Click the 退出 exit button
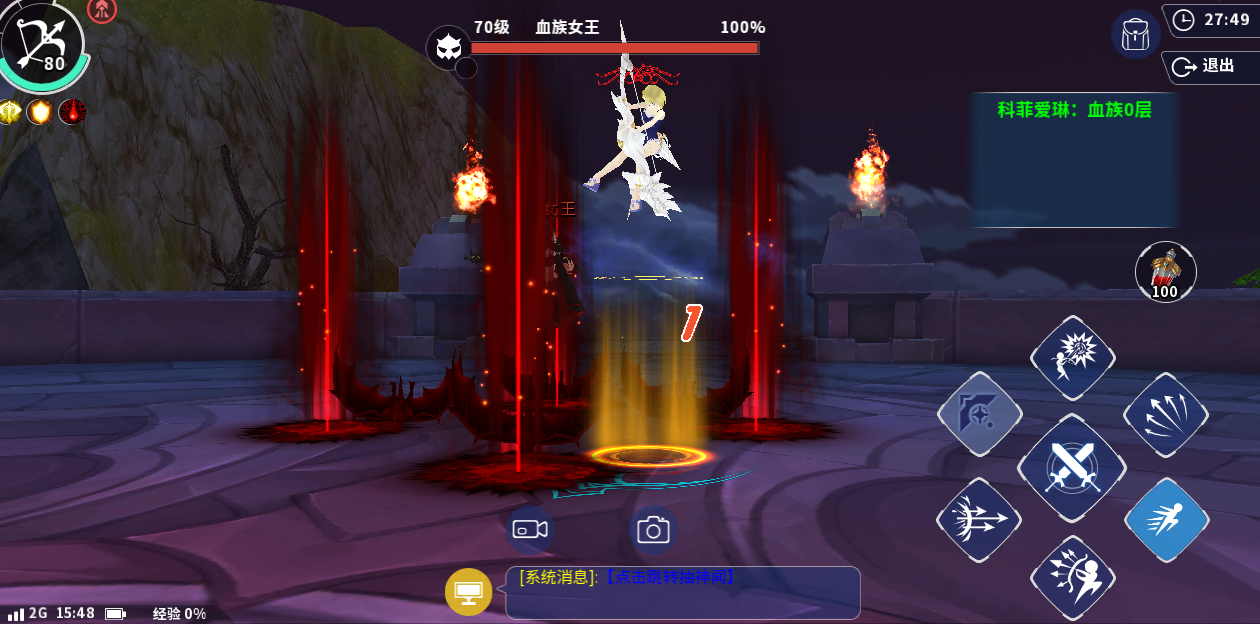This screenshot has width=1260, height=624. (x=1208, y=66)
